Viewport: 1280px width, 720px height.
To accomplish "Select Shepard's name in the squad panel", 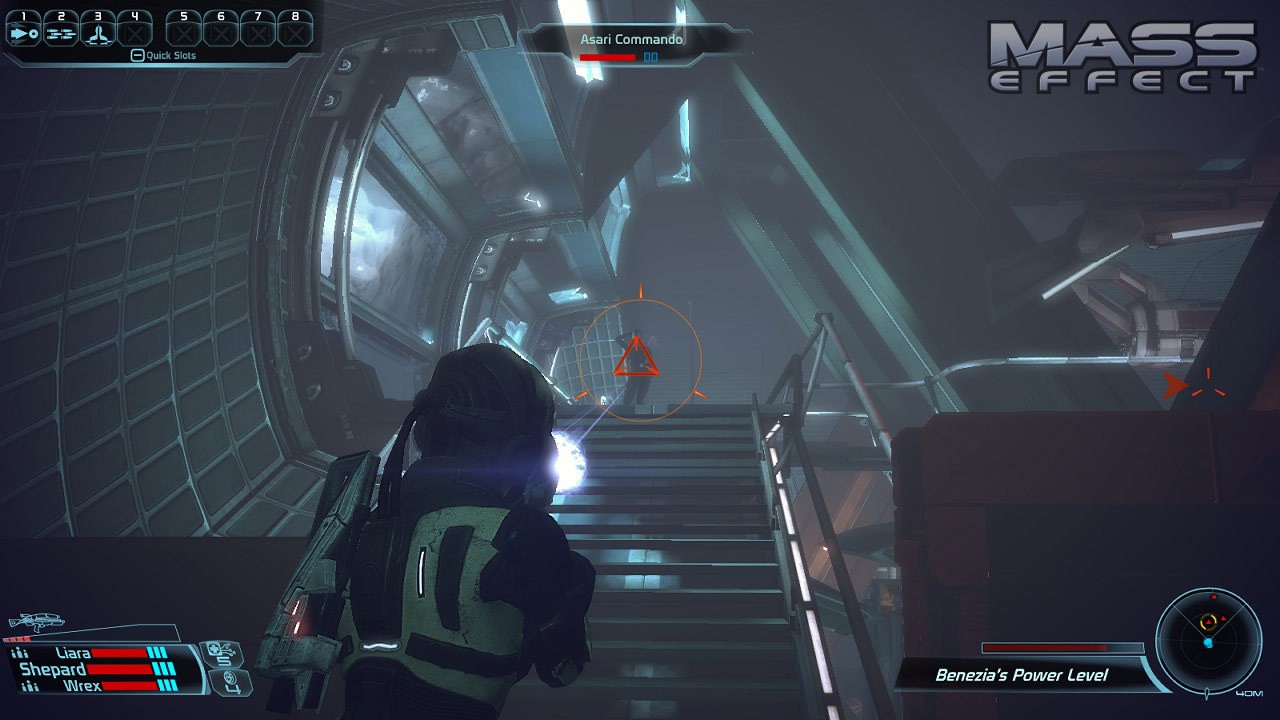I will 53,668.
